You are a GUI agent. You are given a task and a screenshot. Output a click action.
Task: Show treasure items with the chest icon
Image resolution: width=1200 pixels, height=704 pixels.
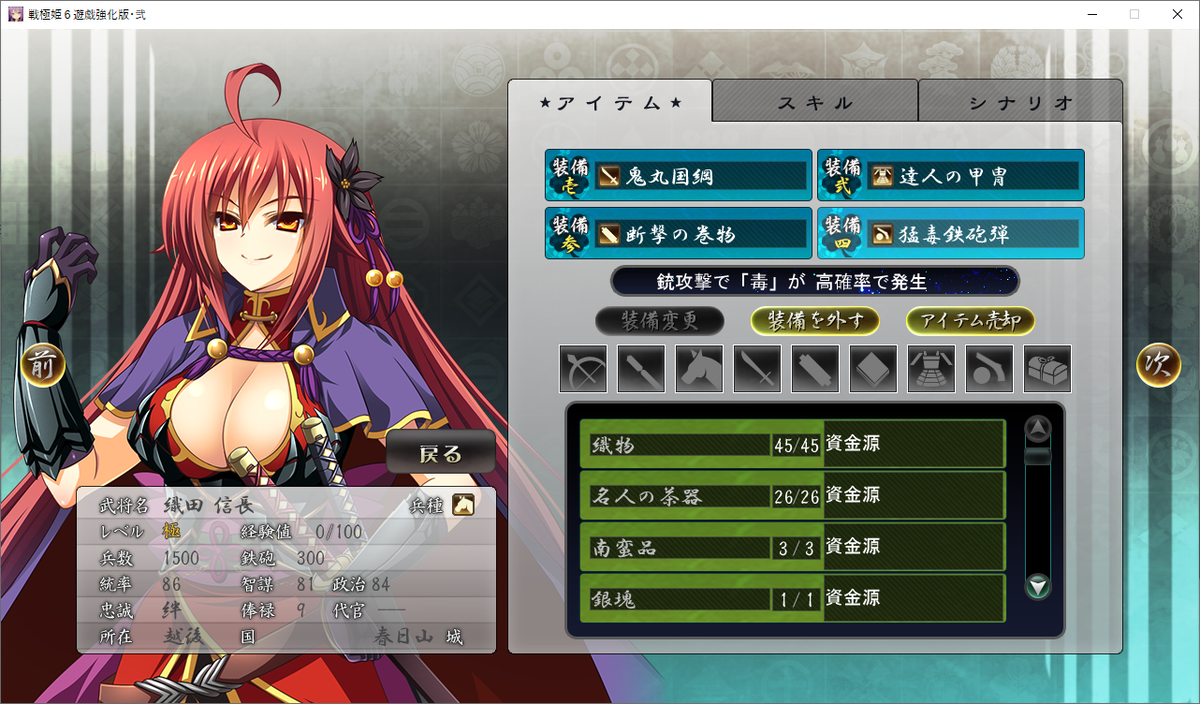point(1046,369)
